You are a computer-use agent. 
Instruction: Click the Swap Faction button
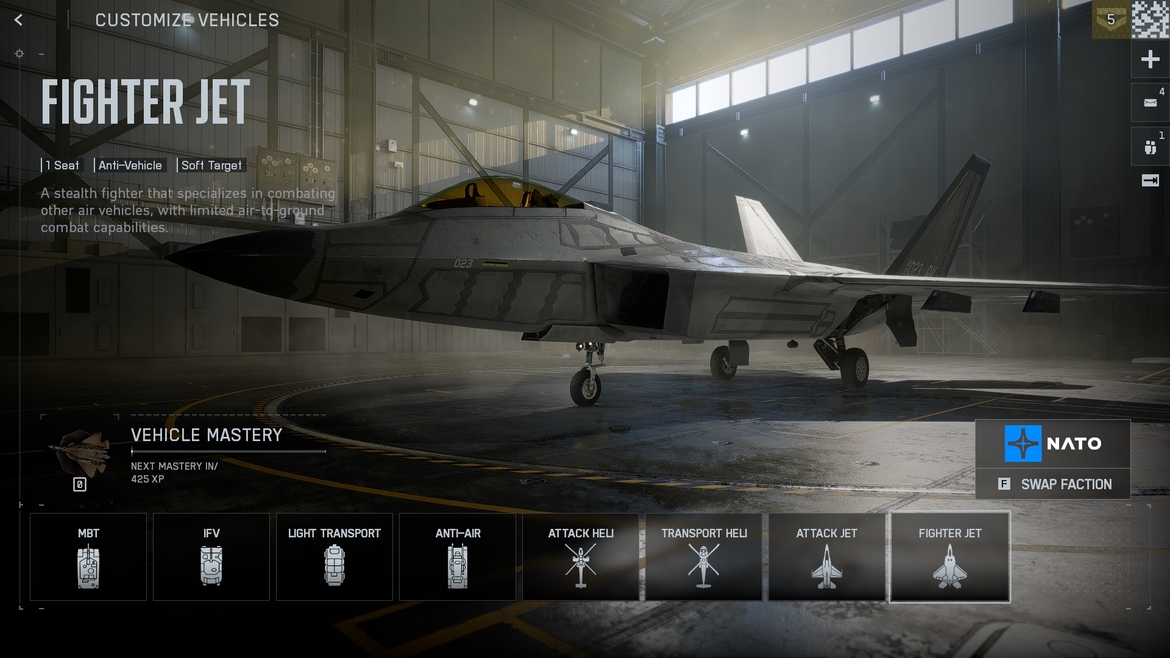1054,484
